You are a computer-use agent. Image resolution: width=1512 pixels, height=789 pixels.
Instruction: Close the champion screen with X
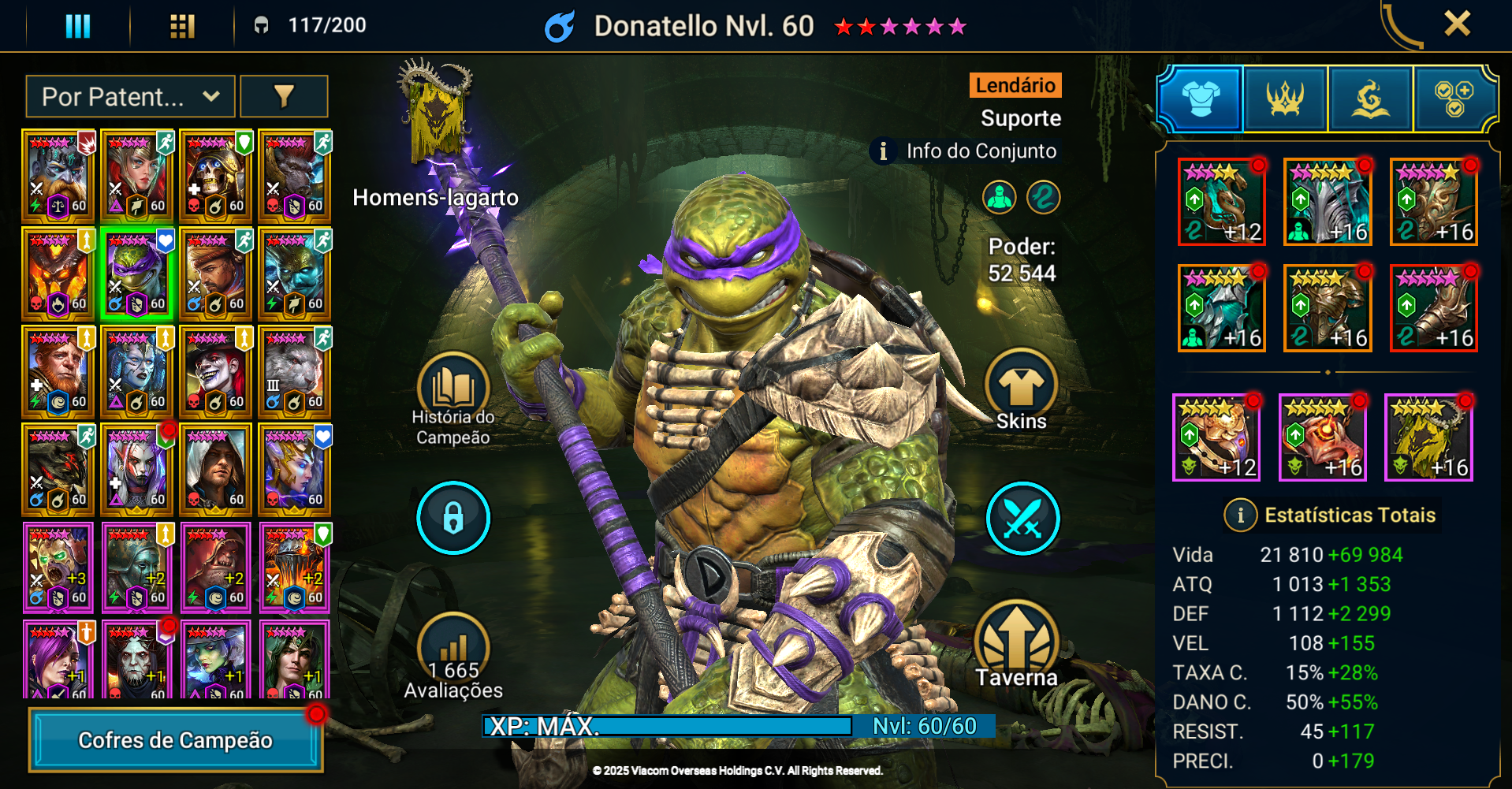pos(1457,24)
